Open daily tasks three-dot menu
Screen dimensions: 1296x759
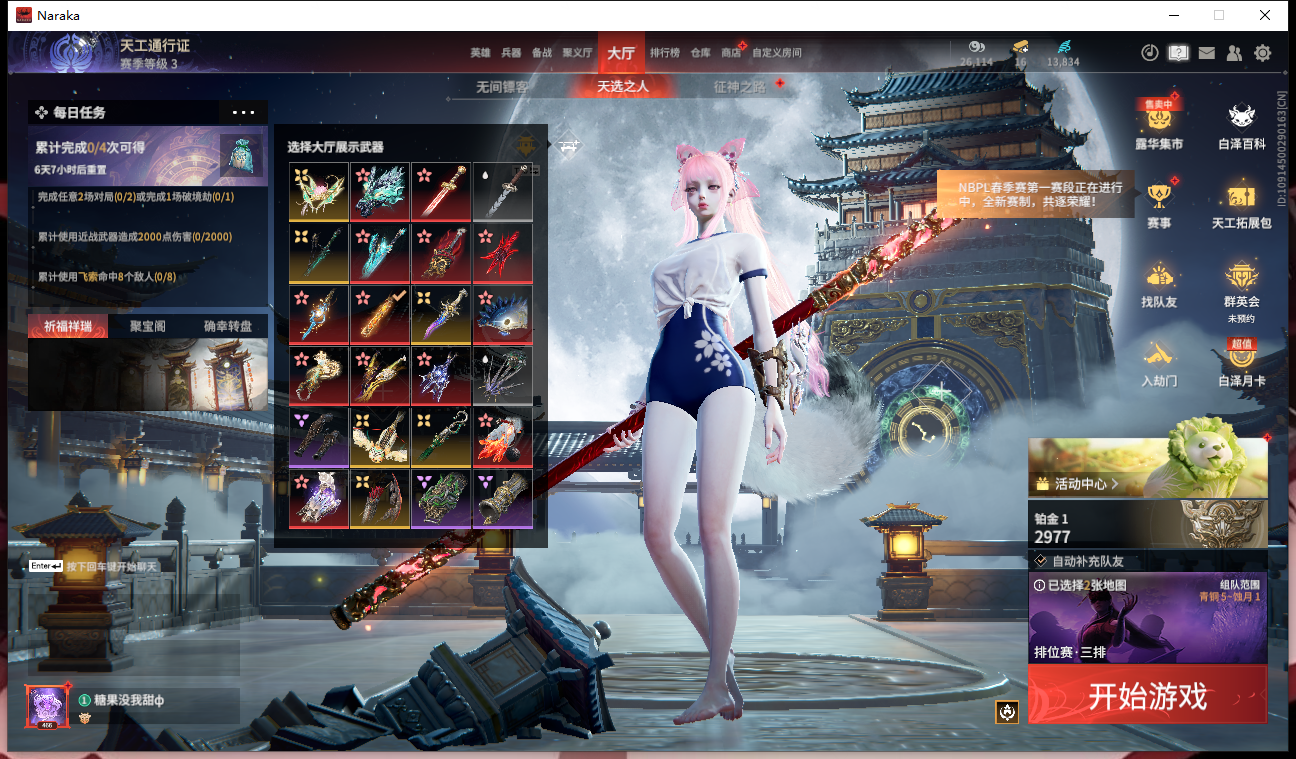pyautogui.click(x=243, y=113)
